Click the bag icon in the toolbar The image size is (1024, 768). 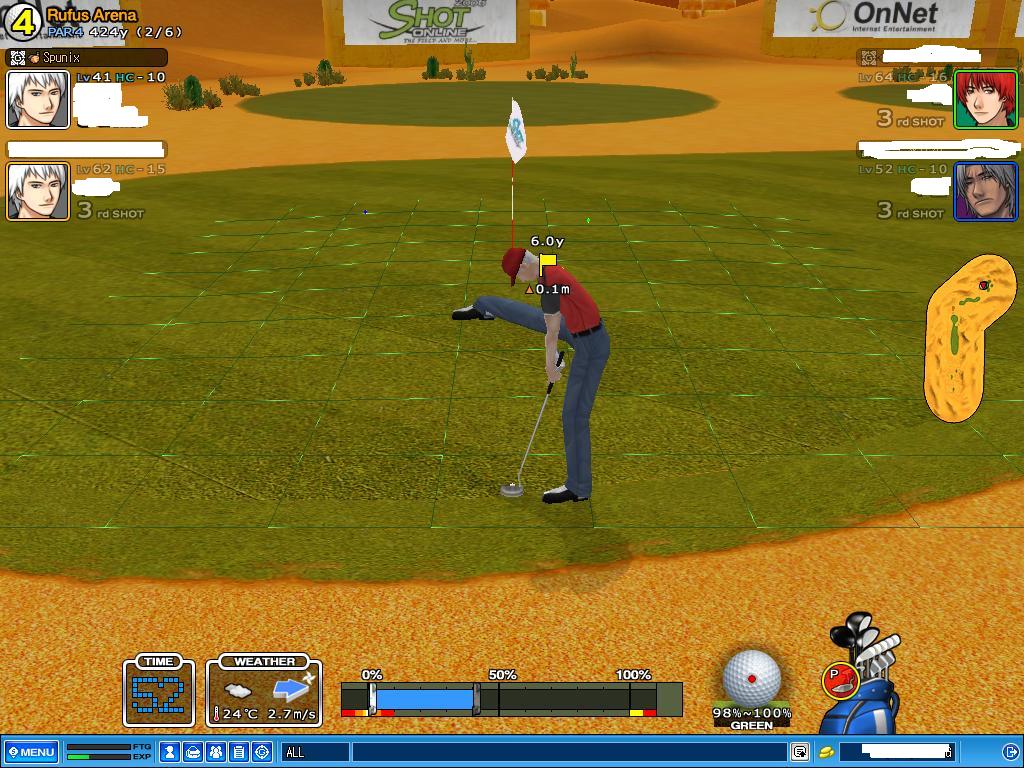pos(193,752)
